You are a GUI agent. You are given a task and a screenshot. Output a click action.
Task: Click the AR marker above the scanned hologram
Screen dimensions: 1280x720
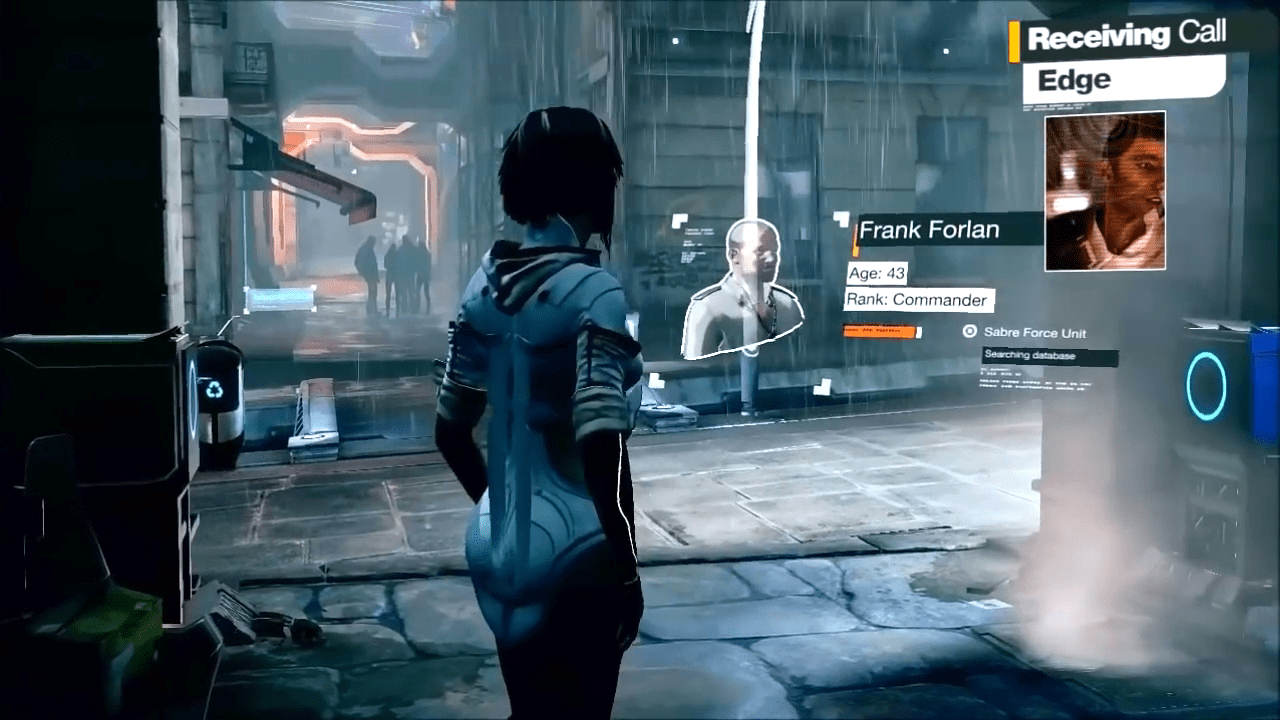pos(680,218)
